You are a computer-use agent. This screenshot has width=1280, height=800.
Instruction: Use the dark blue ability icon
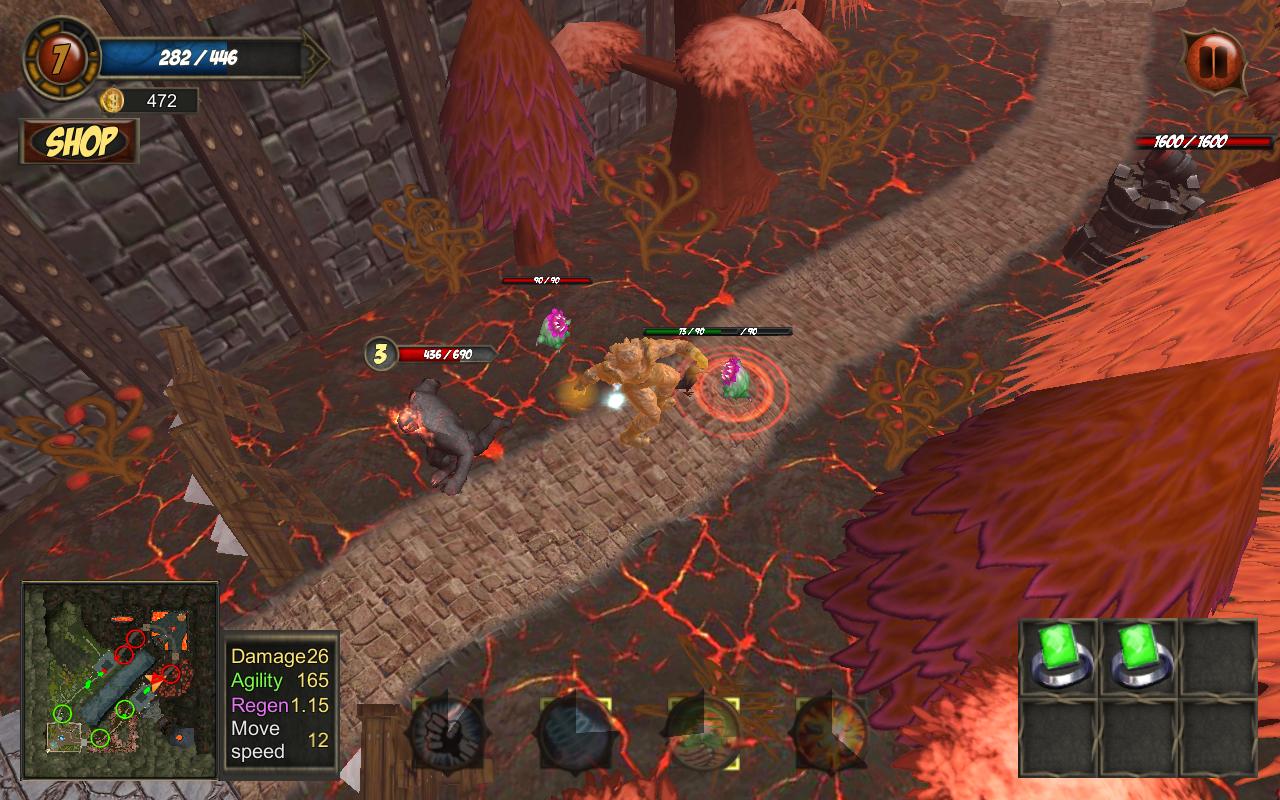[575, 735]
